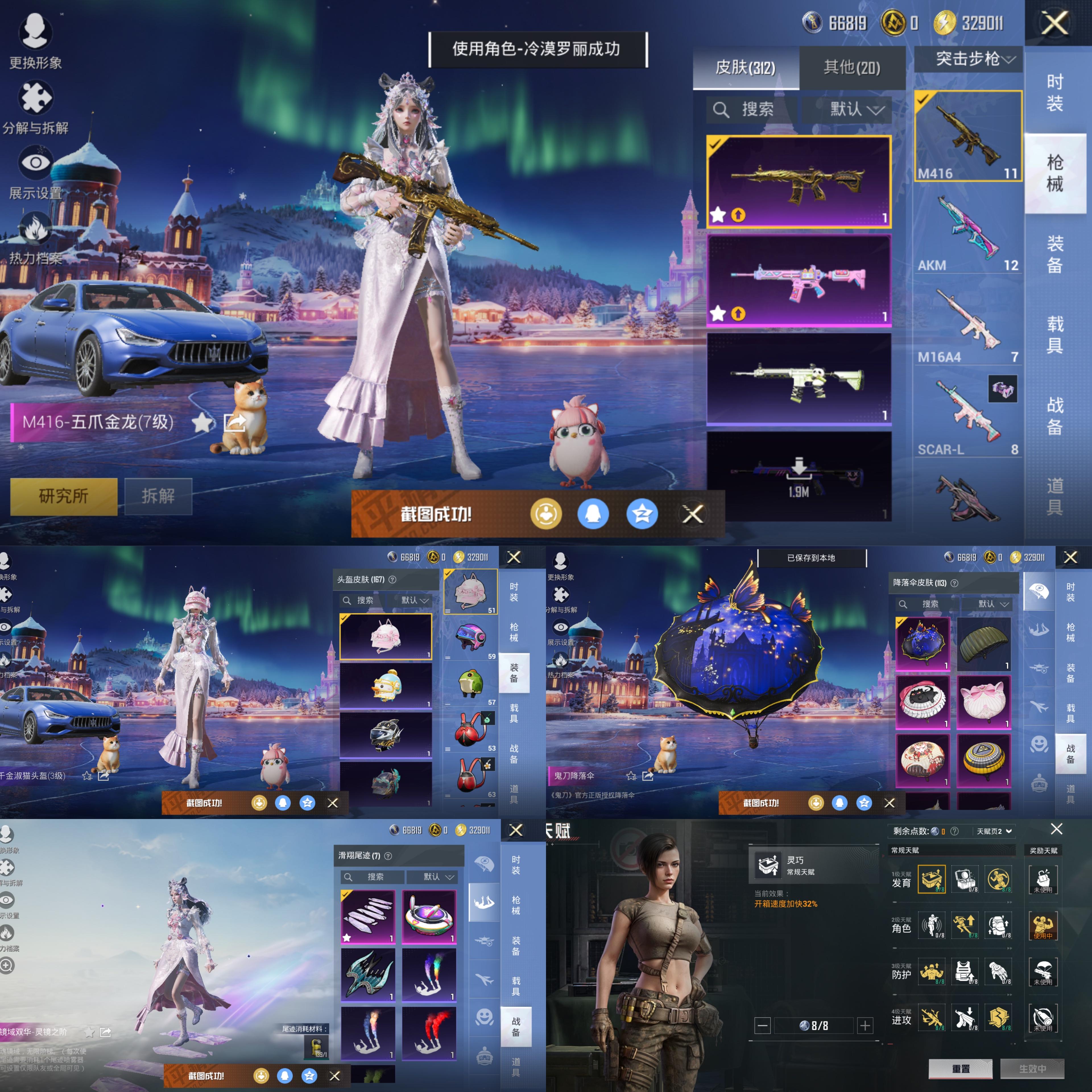The width and height of the screenshot is (1092, 1092).
Task: Click the 拆解 button beside 研究所
Action: coord(158,496)
